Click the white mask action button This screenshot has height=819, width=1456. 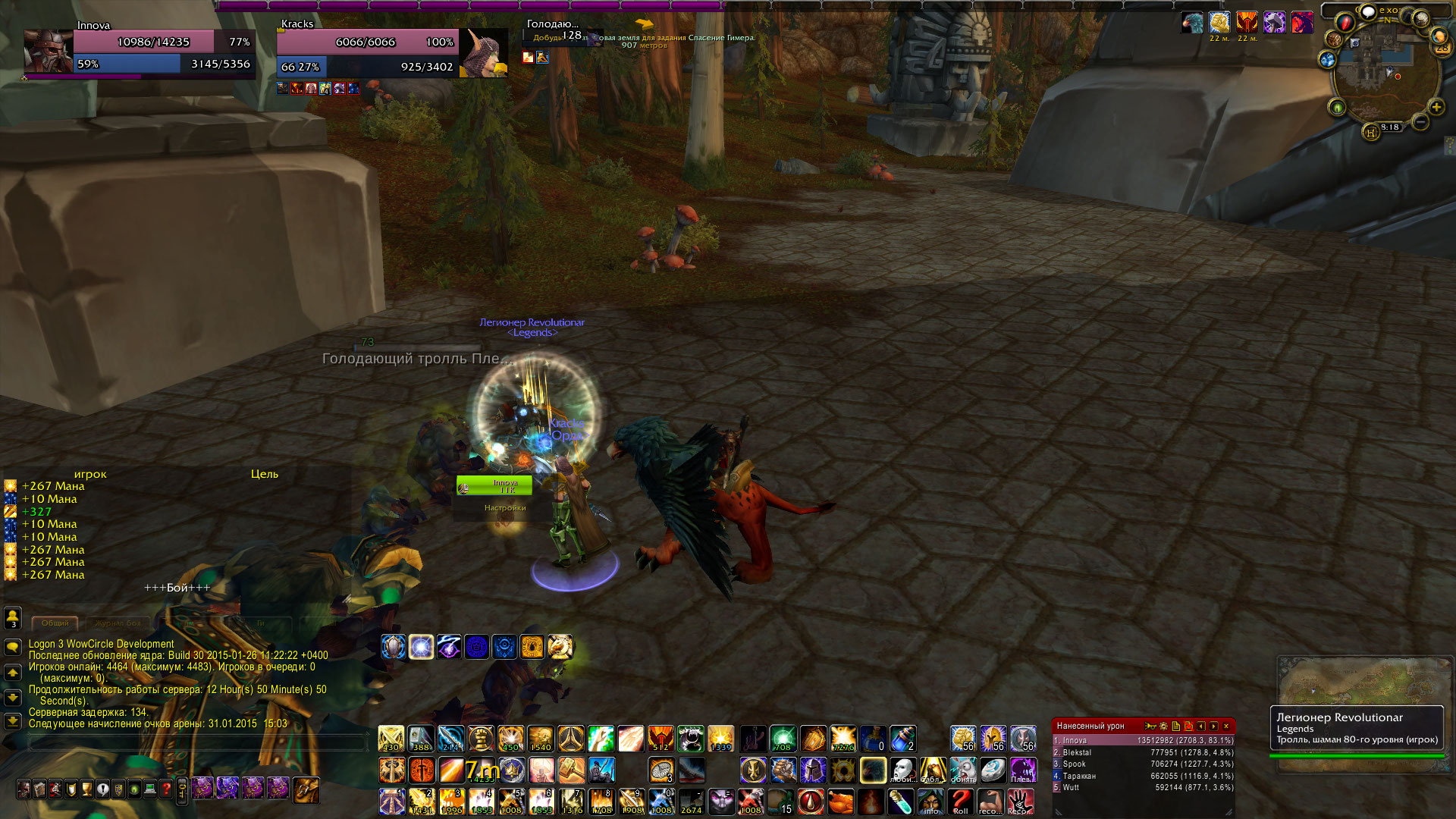[902, 770]
